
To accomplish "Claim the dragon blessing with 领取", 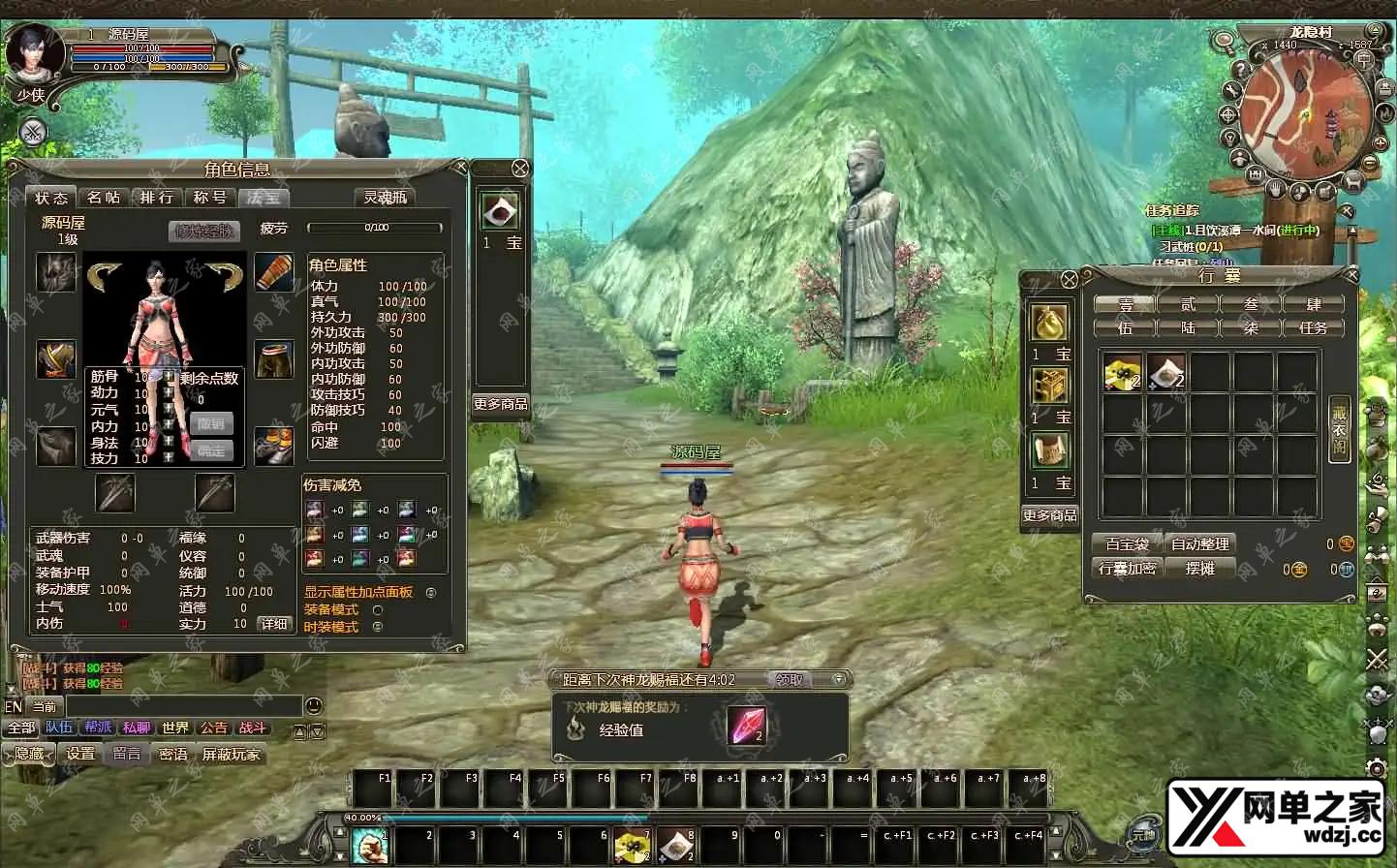I will tap(790, 680).
